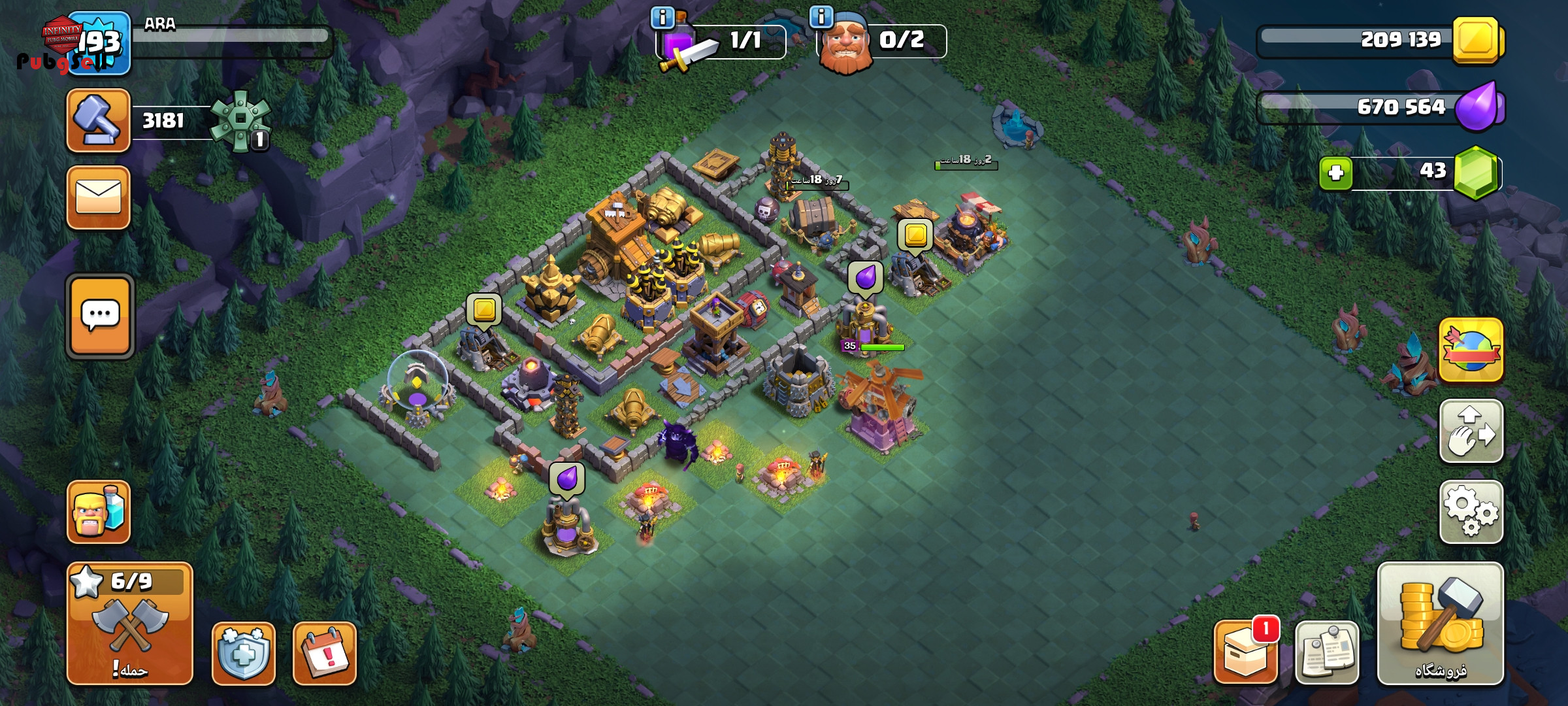Open the calendar events button

point(325,653)
